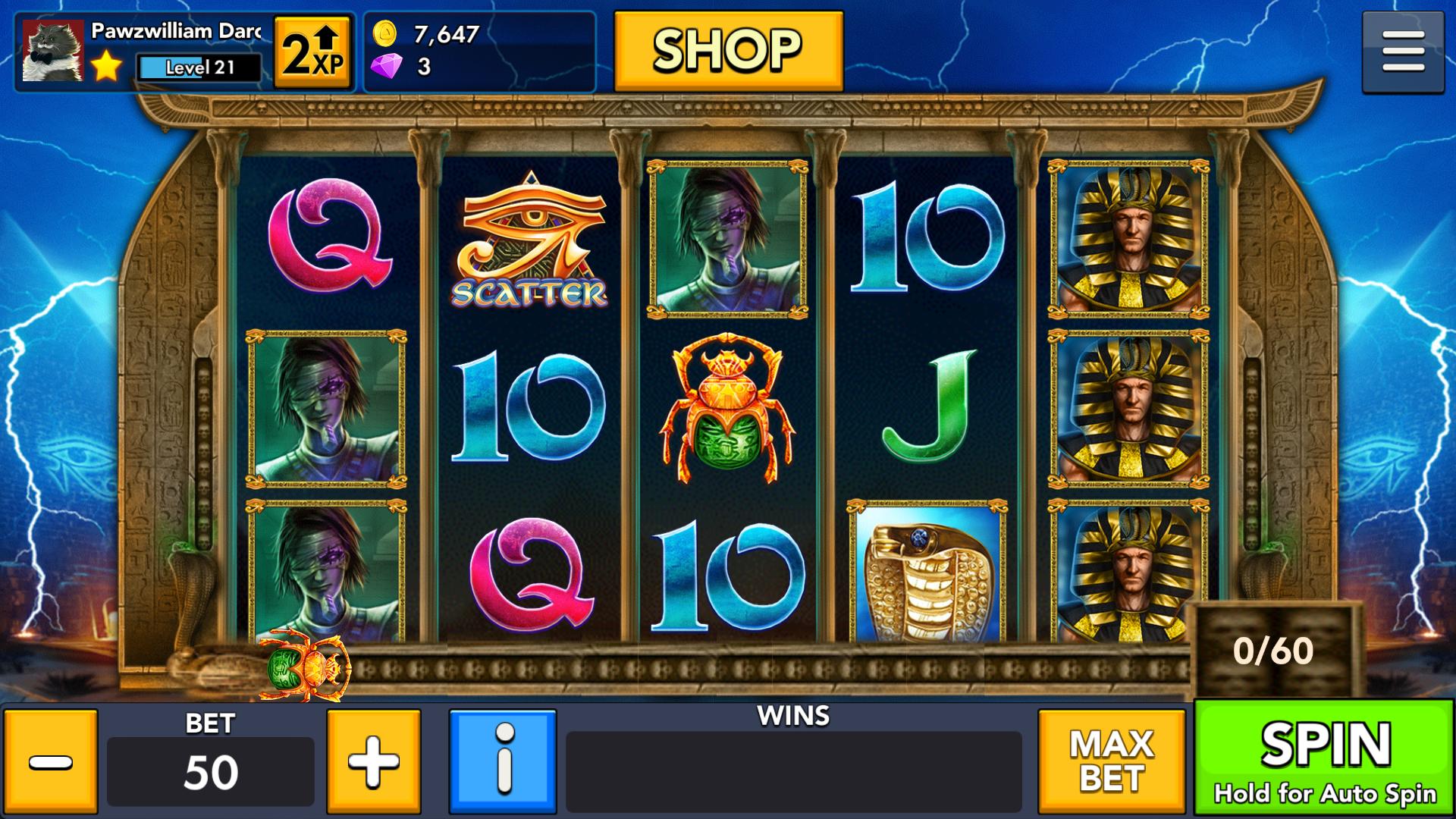The image size is (1456, 819).
Task: Open the SHOP
Action: coord(728,48)
